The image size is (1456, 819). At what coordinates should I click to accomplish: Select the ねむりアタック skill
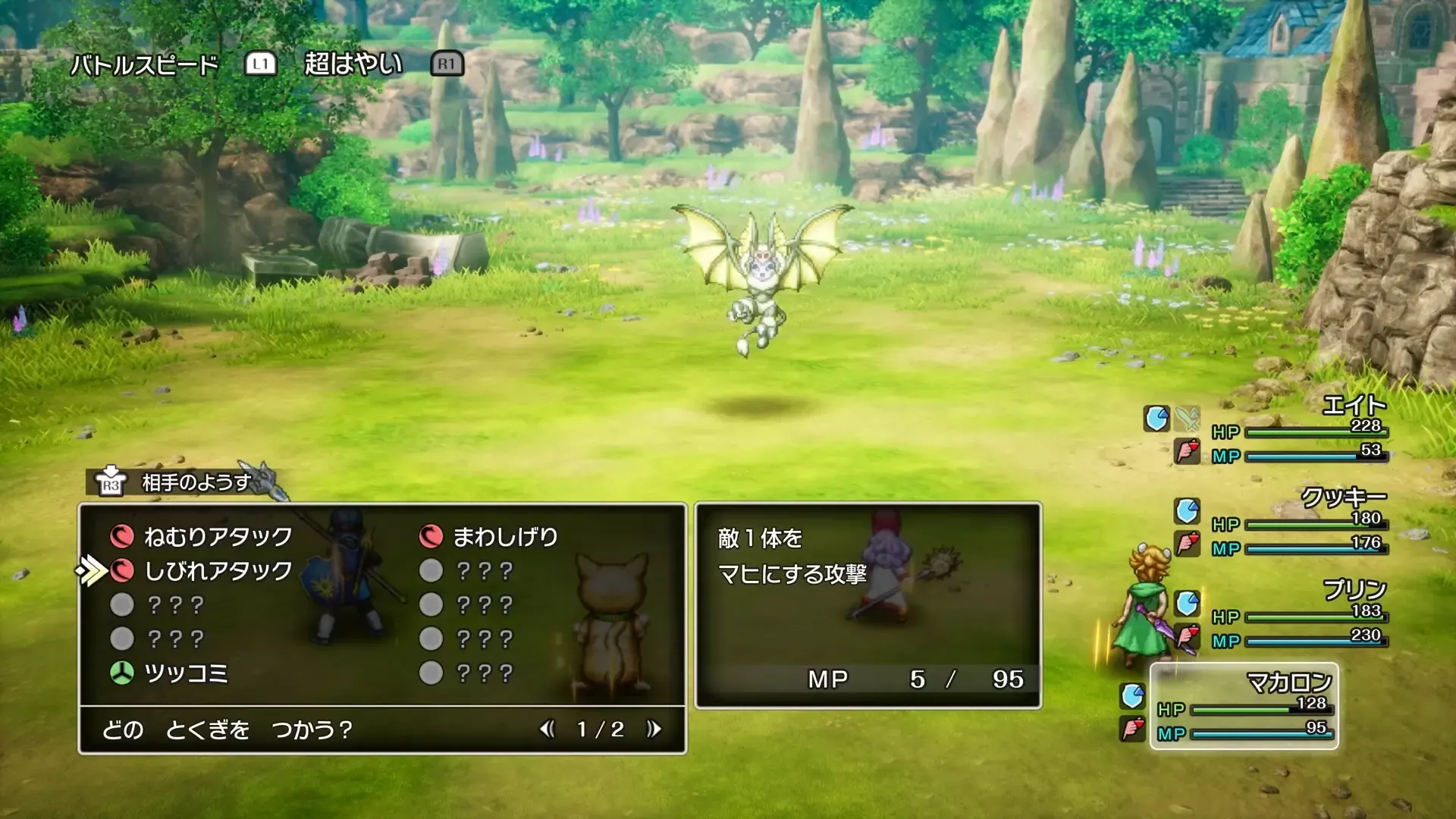pyautogui.click(x=218, y=537)
